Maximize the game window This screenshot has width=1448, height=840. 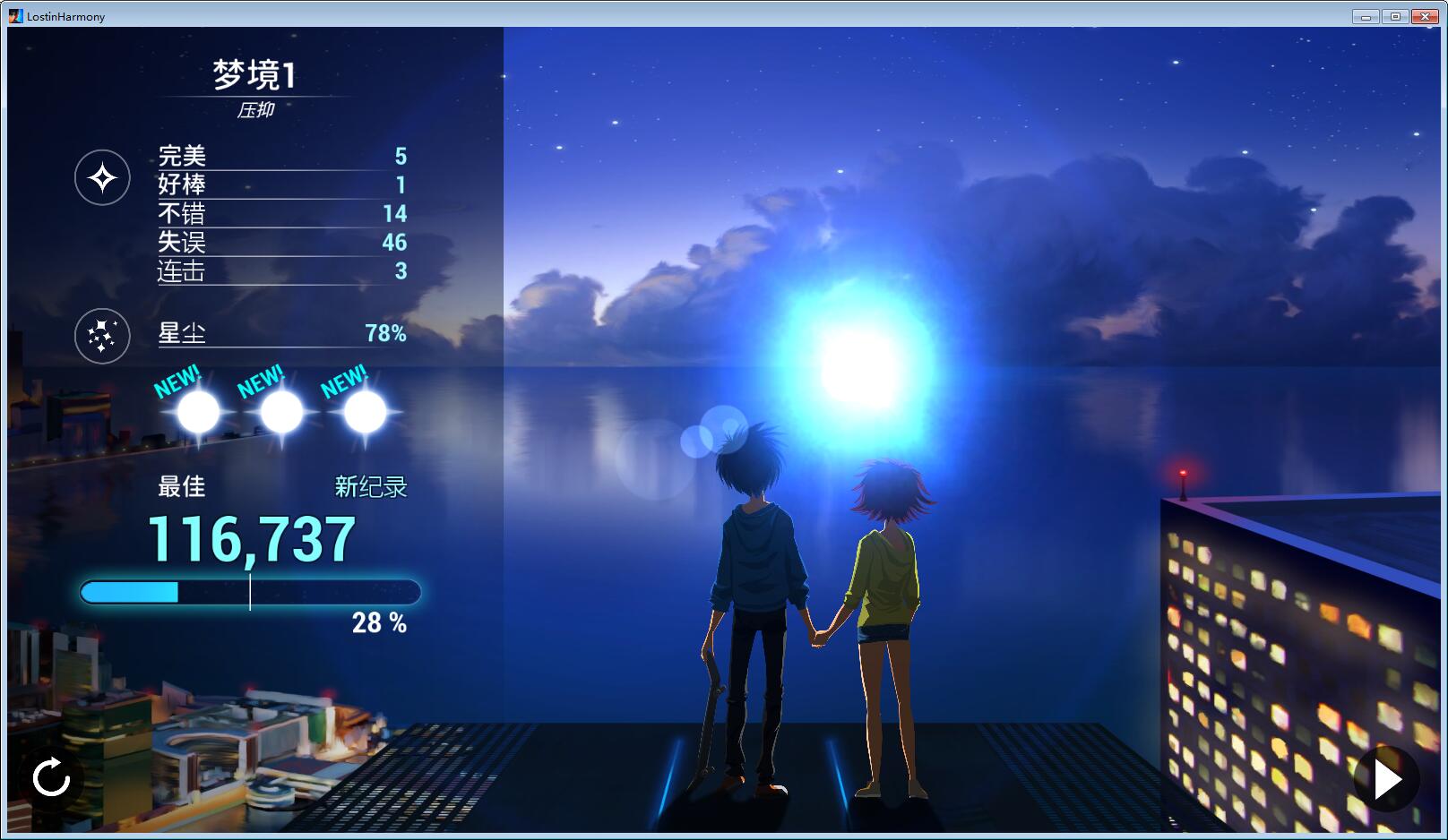1395,16
